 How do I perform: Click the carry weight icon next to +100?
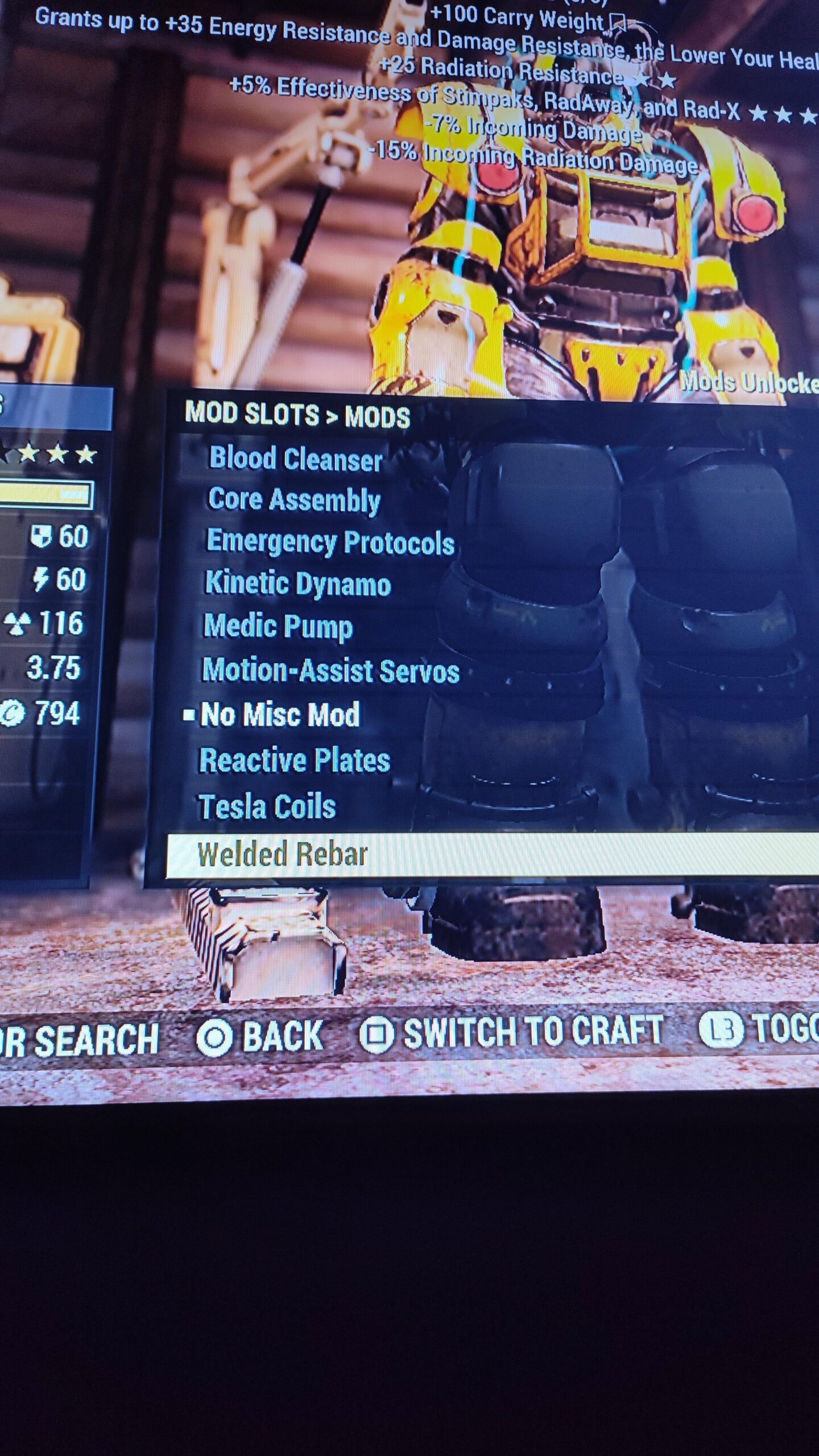coord(619,21)
